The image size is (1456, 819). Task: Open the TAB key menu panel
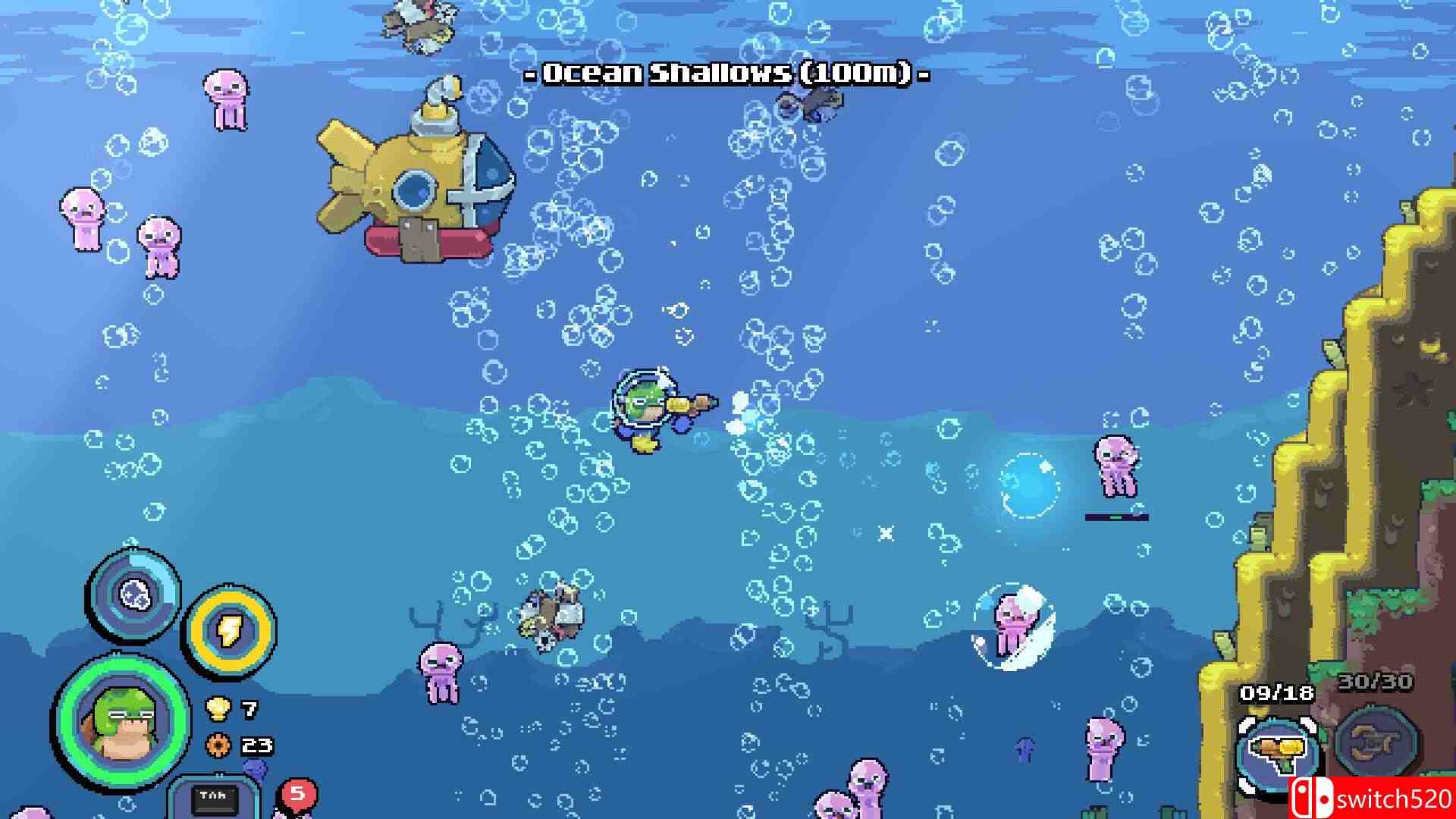[215, 800]
